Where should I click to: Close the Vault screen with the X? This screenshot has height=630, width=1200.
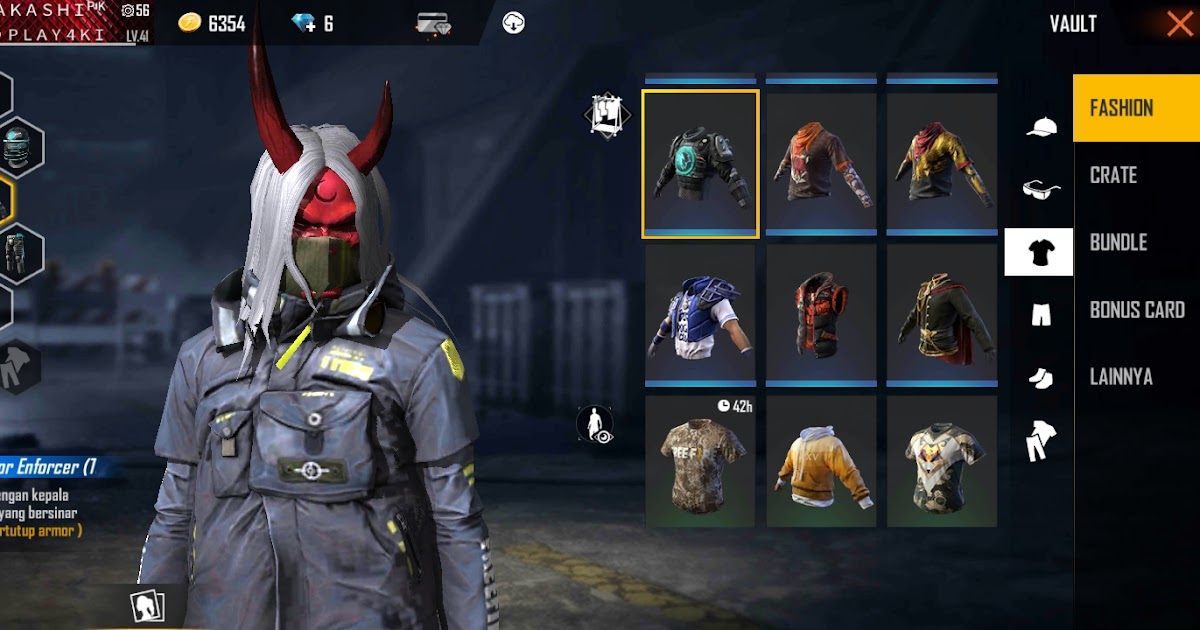tap(1179, 24)
